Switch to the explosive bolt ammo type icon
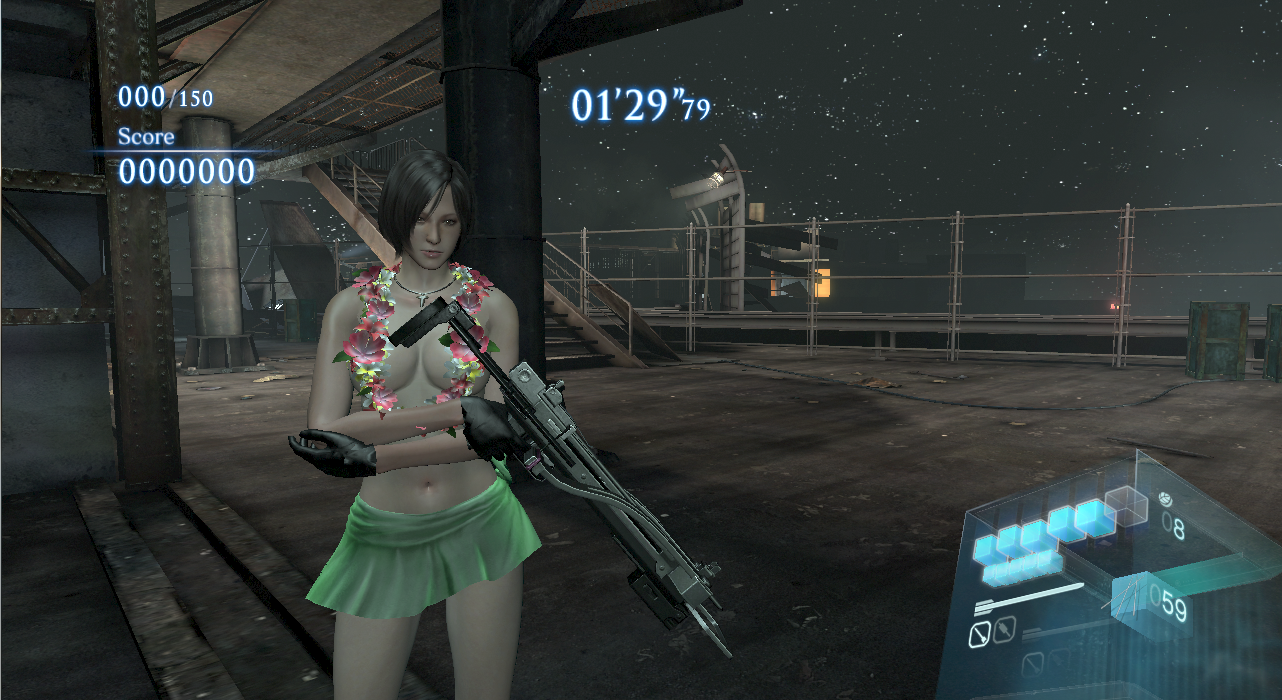This screenshot has width=1282, height=700. pyautogui.click(x=1003, y=630)
